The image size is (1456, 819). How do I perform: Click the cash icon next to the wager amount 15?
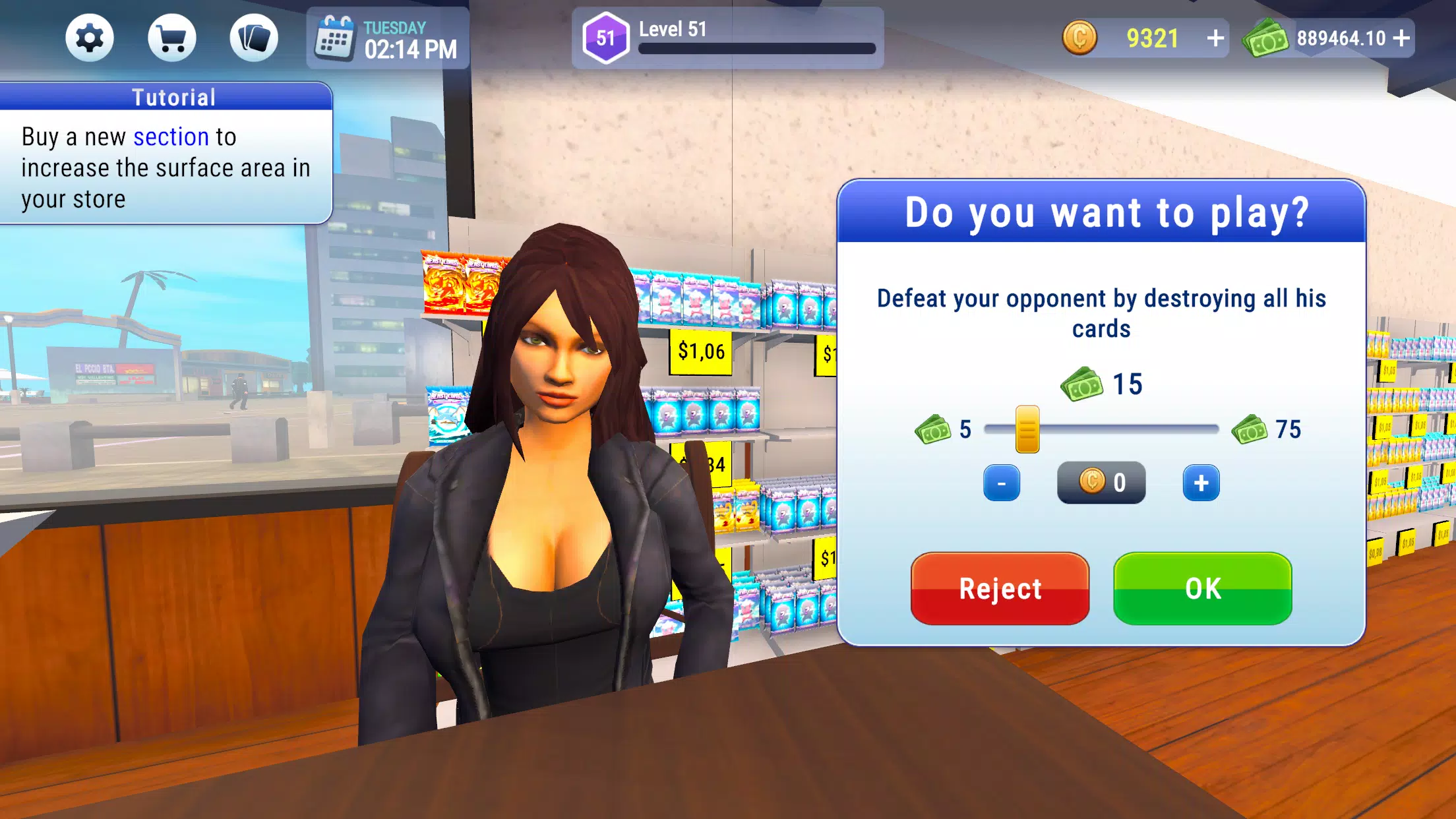pos(1081,382)
